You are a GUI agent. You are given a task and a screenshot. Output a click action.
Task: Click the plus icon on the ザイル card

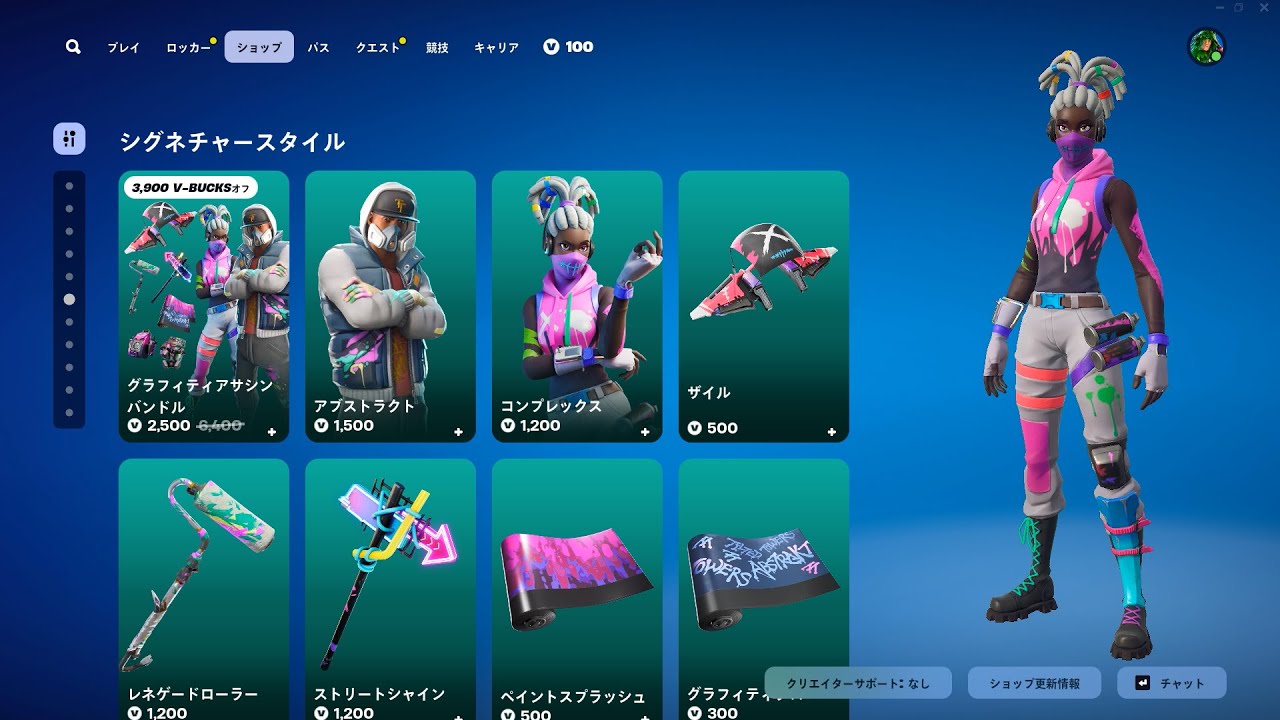pyautogui.click(x=830, y=432)
